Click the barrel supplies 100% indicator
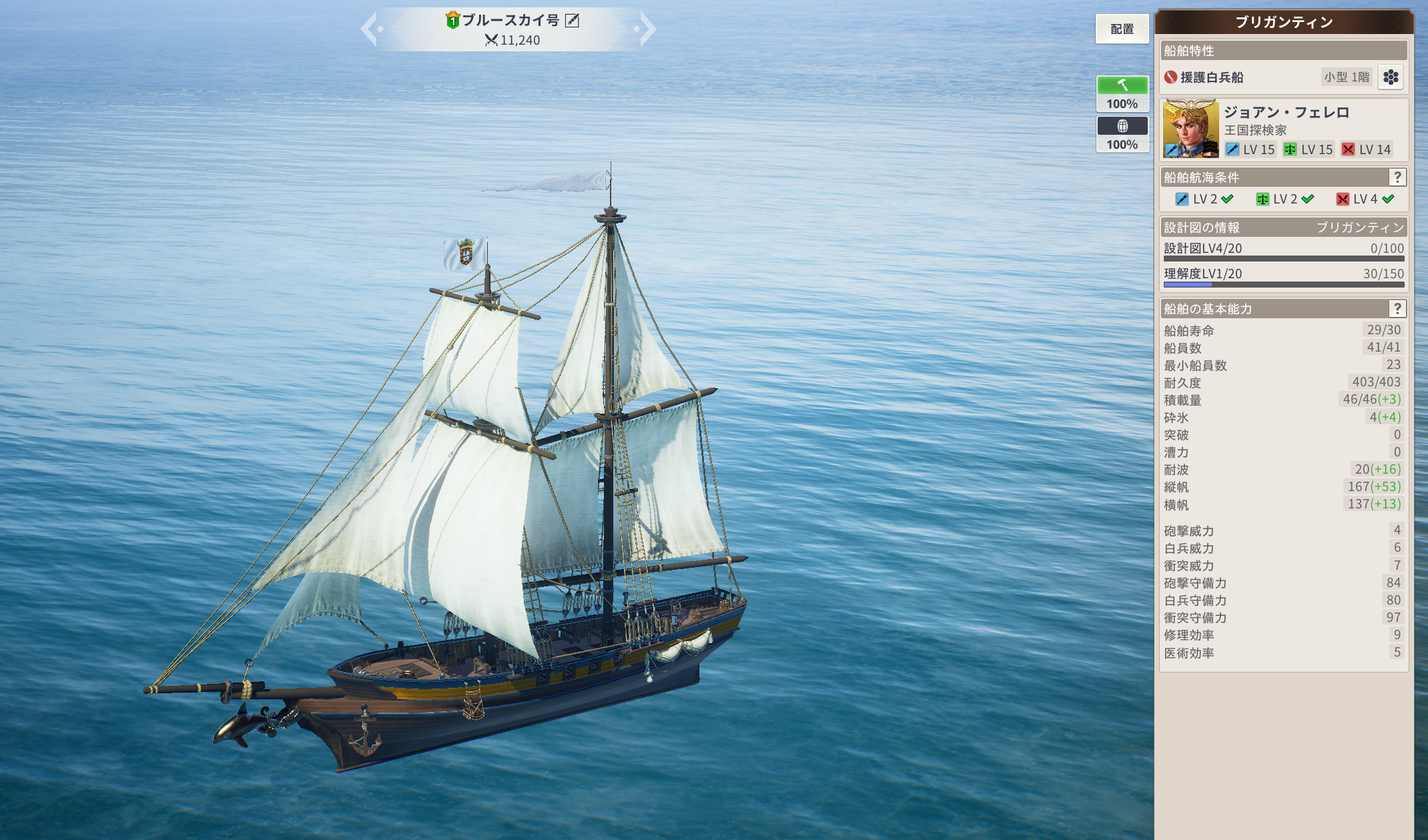Viewport: 1428px width, 840px height. pyautogui.click(x=1122, y=135)
